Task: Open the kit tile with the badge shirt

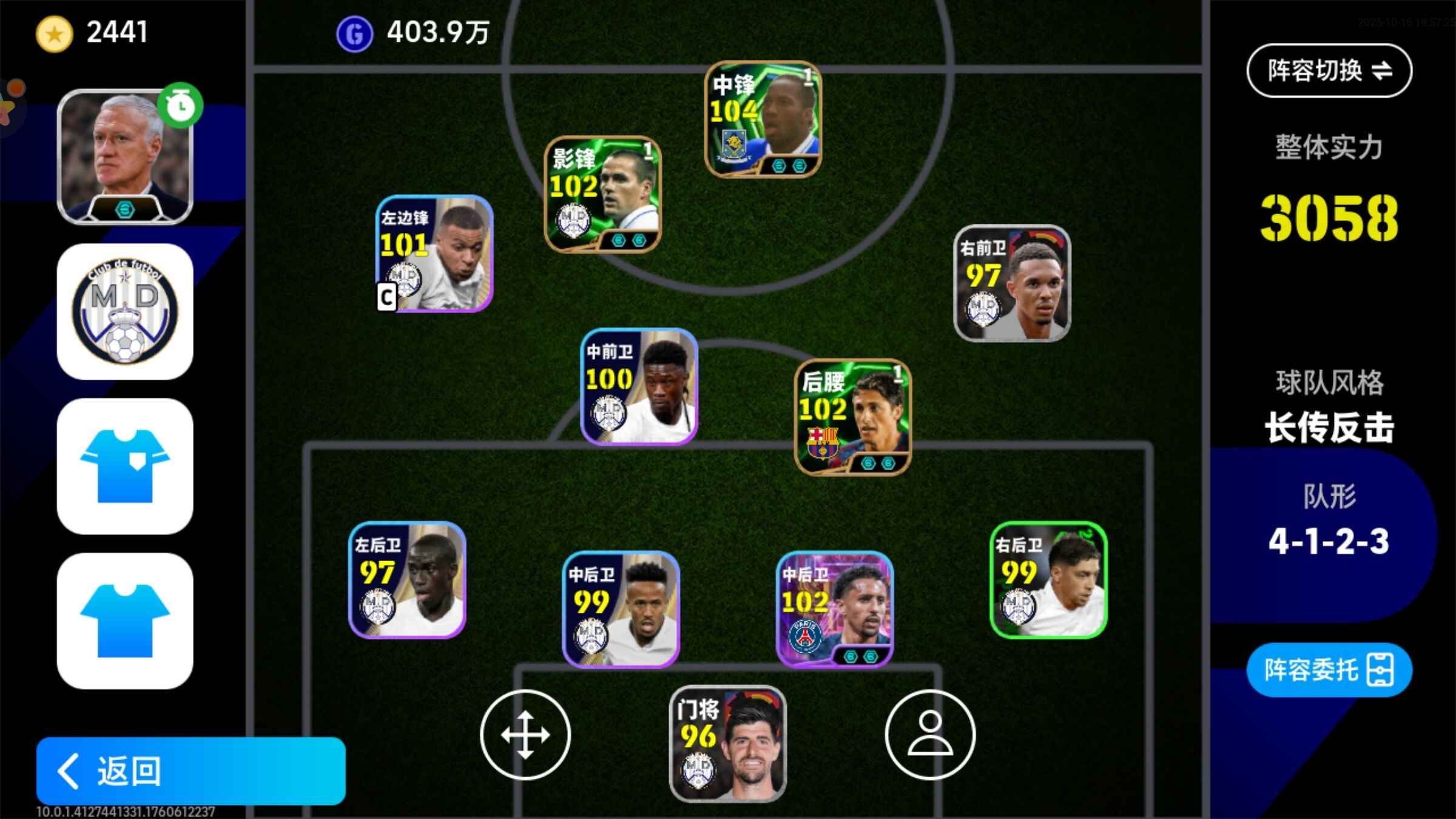Action: coord(125,466)
